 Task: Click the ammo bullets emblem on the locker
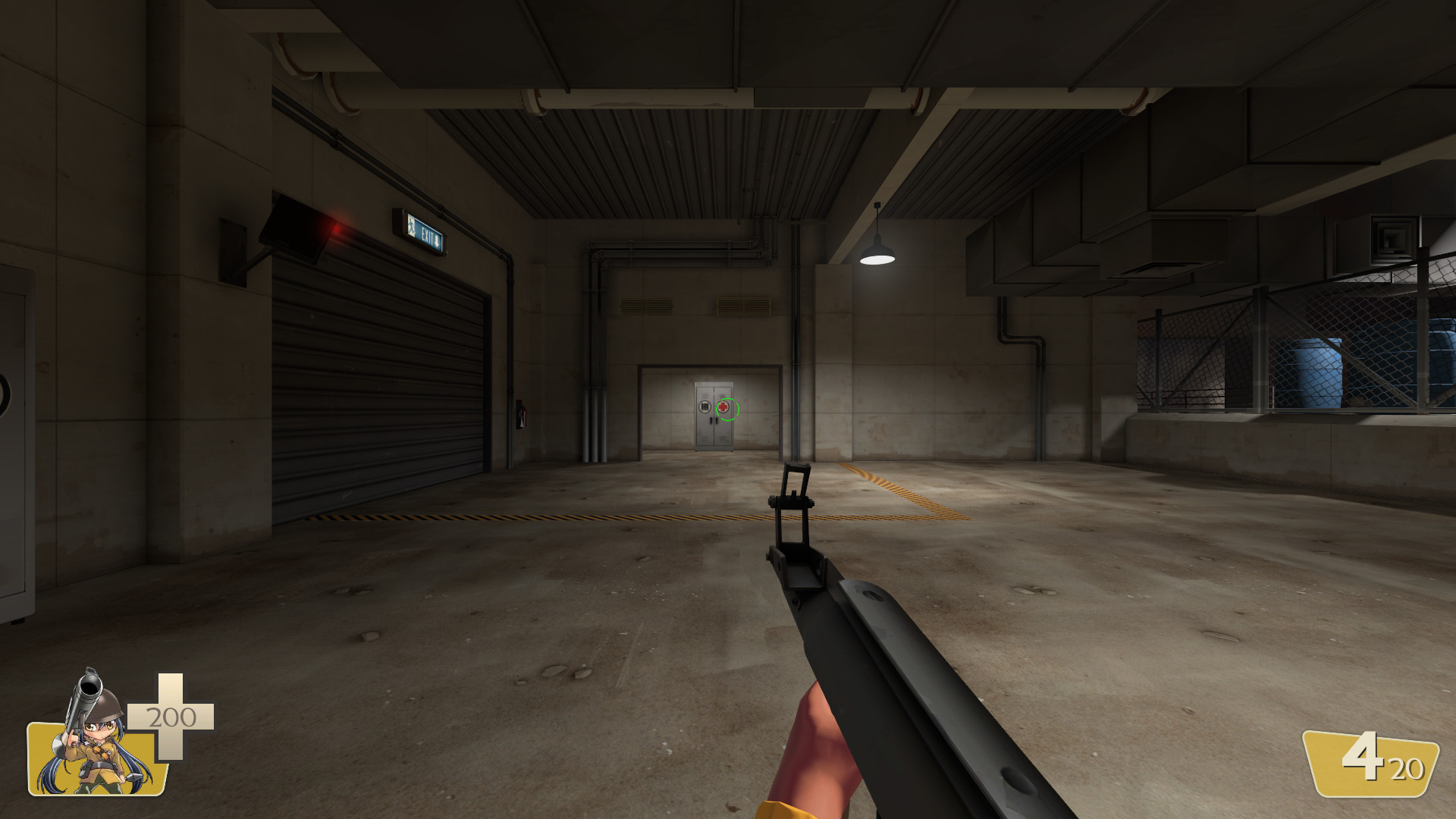point(705,407)
